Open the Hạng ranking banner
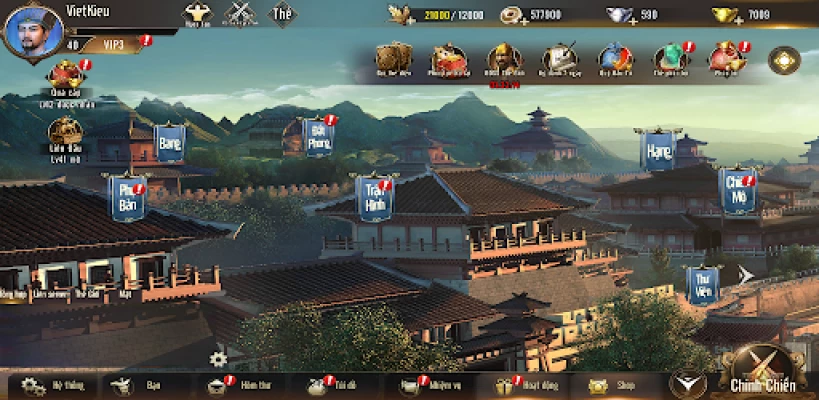This screenshot has height=400, width=819. 656,150
